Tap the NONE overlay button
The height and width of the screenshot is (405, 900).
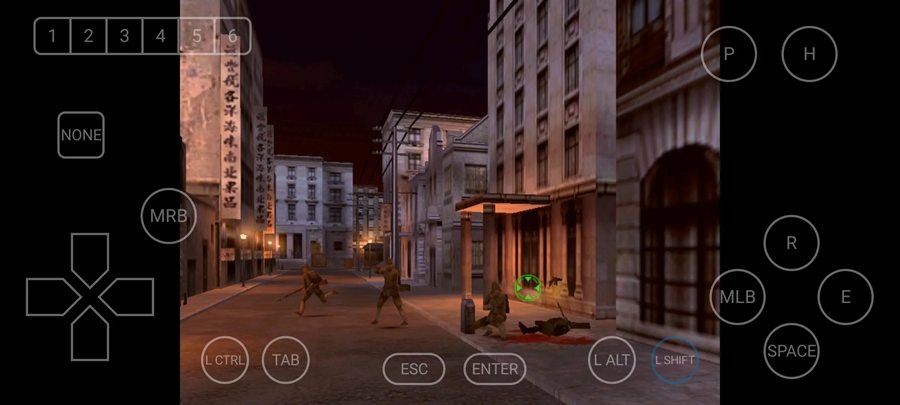pos(81,135)
